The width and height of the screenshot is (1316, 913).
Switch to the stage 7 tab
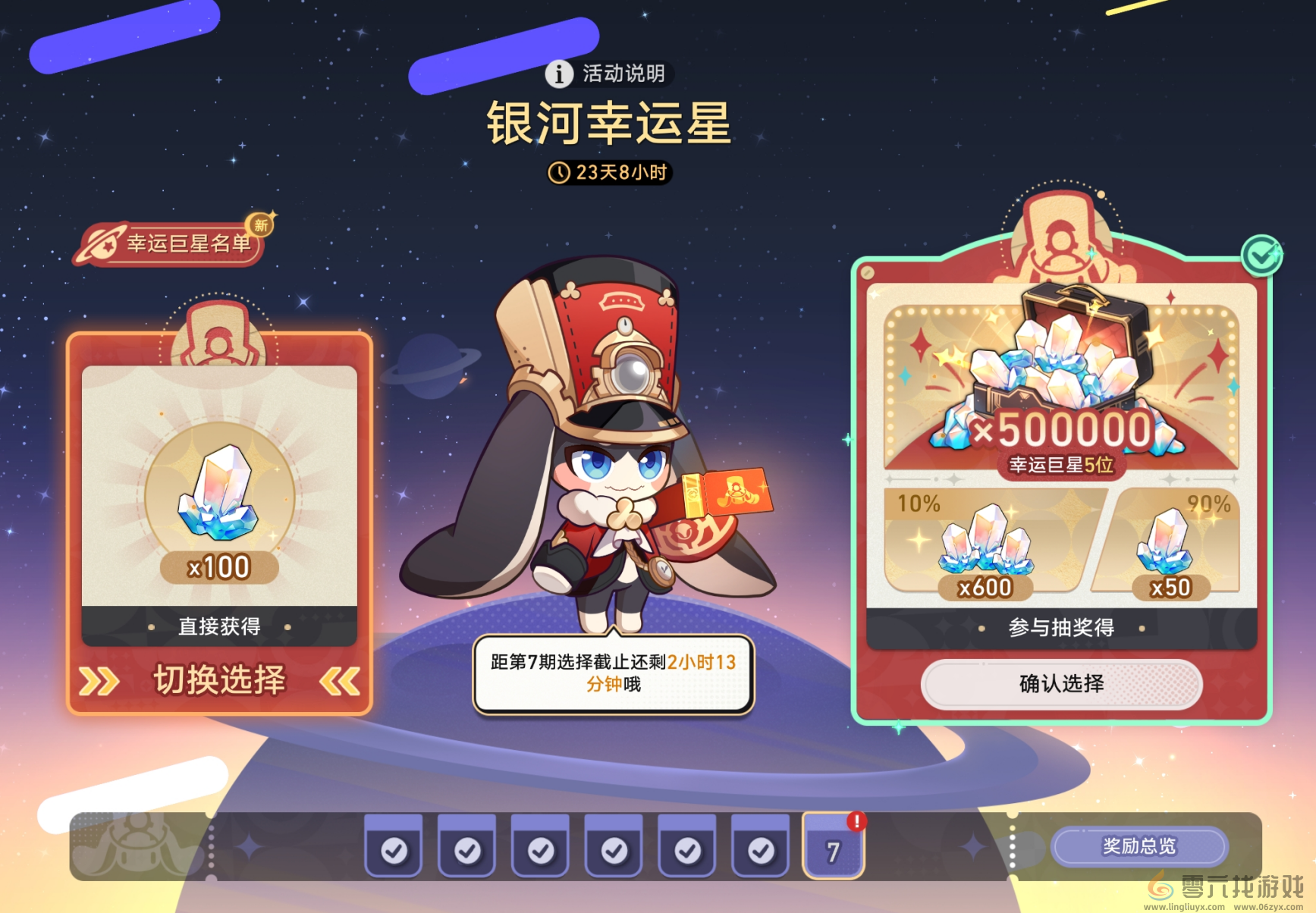[834, 851]
